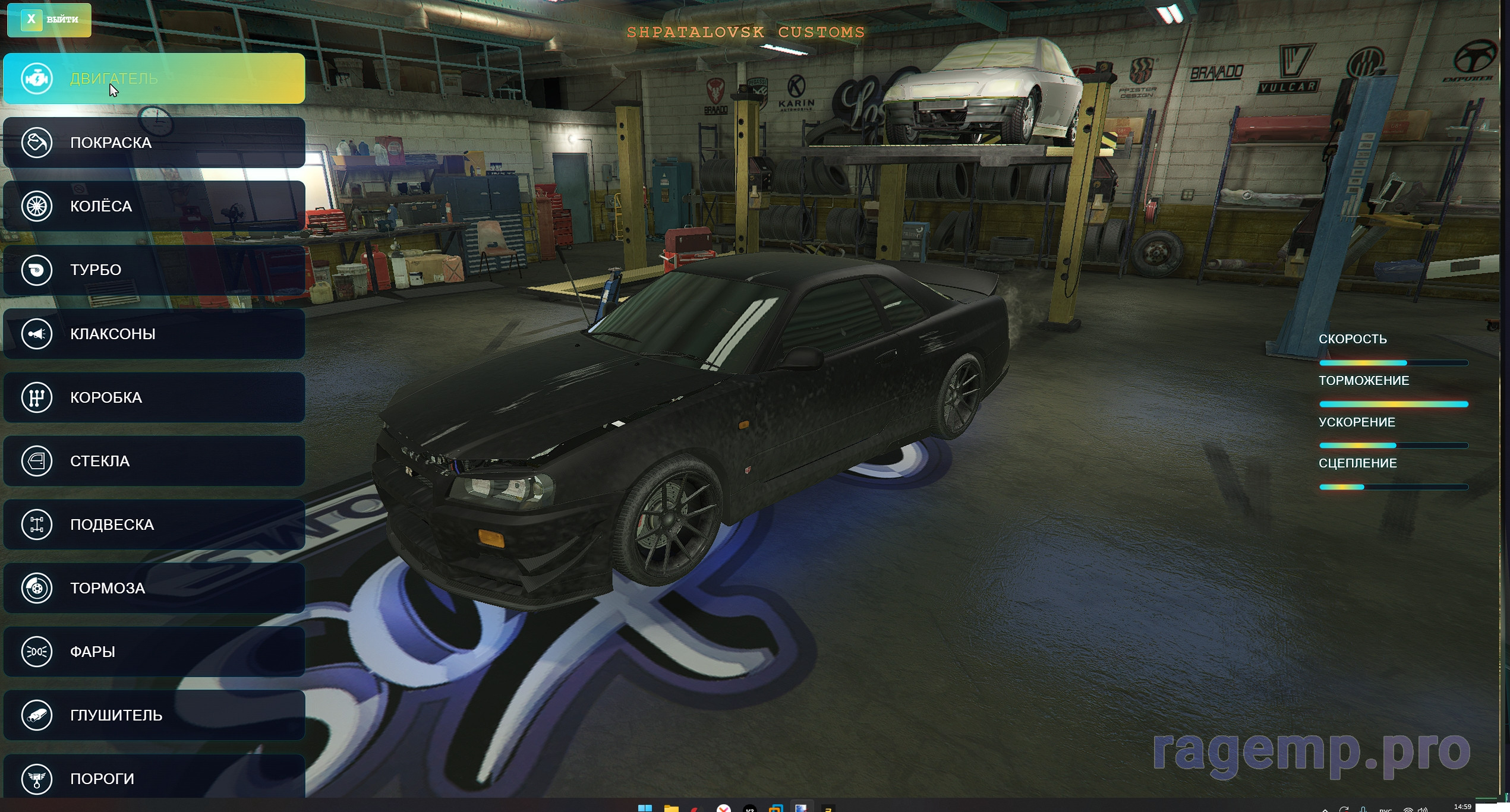Choose the Глушитель exhaust entry
The height and width of the screenshot is (812, 1510).
tap(154, 715)
